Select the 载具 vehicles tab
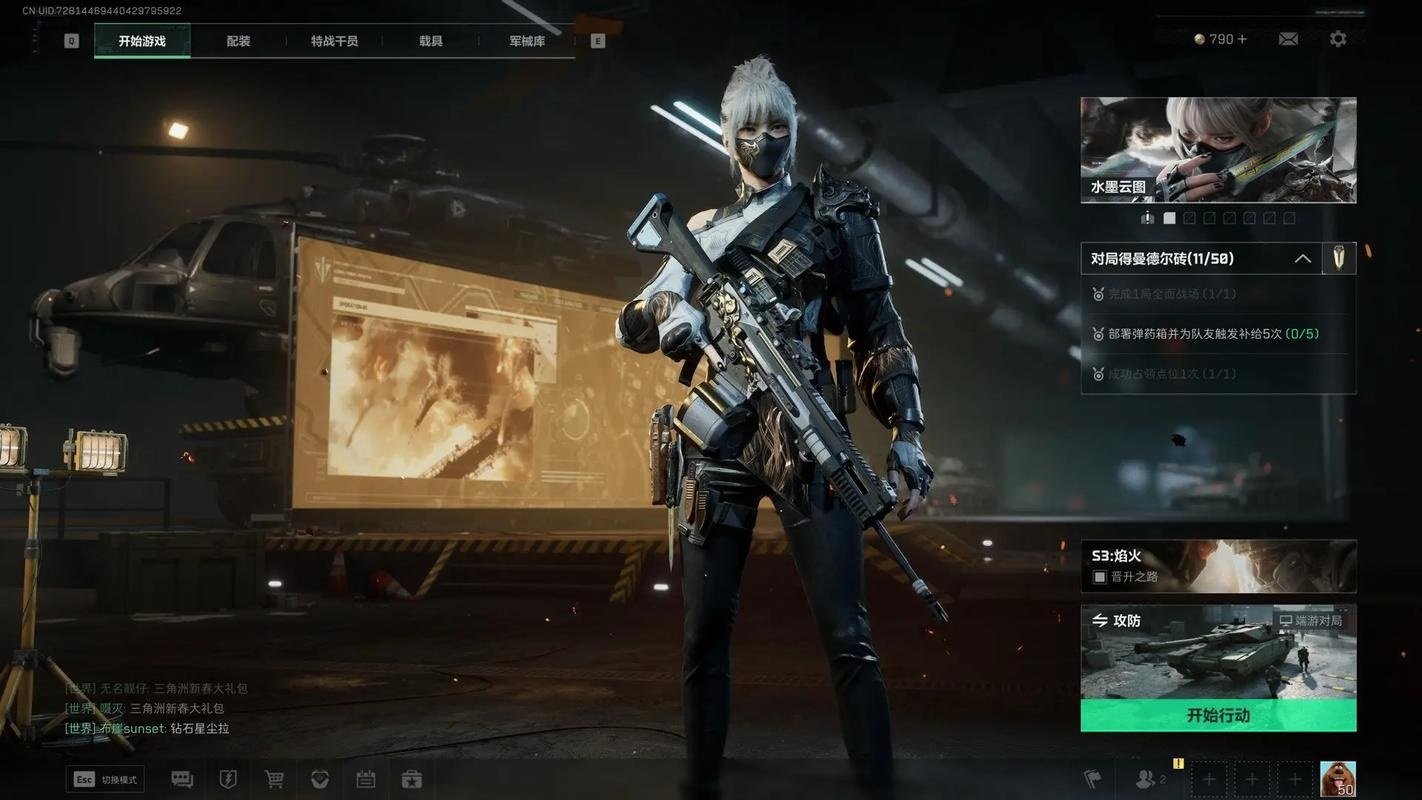This screenshot has width=1422, height=800. click(431, 41)
